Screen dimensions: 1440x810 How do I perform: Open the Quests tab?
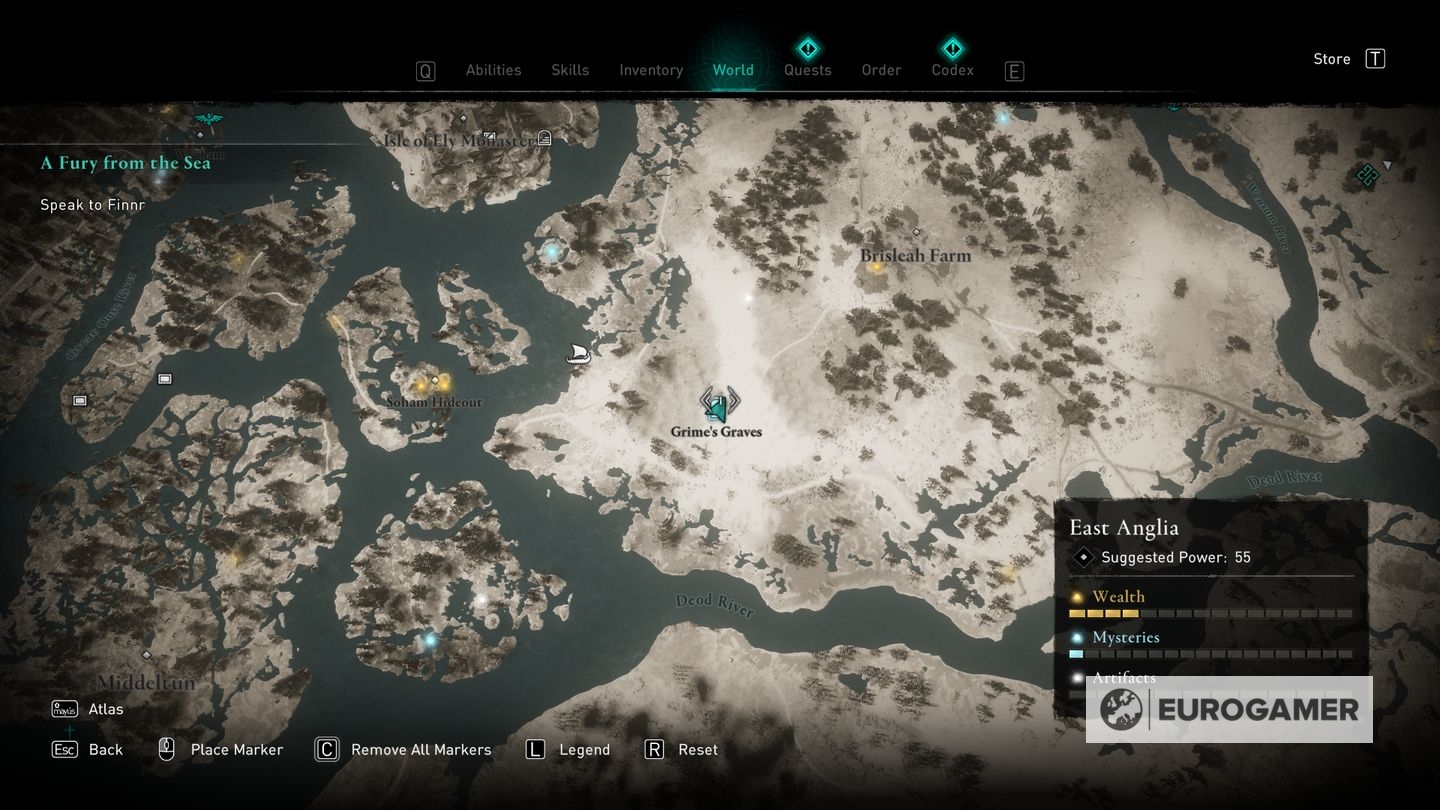point(807,70)
